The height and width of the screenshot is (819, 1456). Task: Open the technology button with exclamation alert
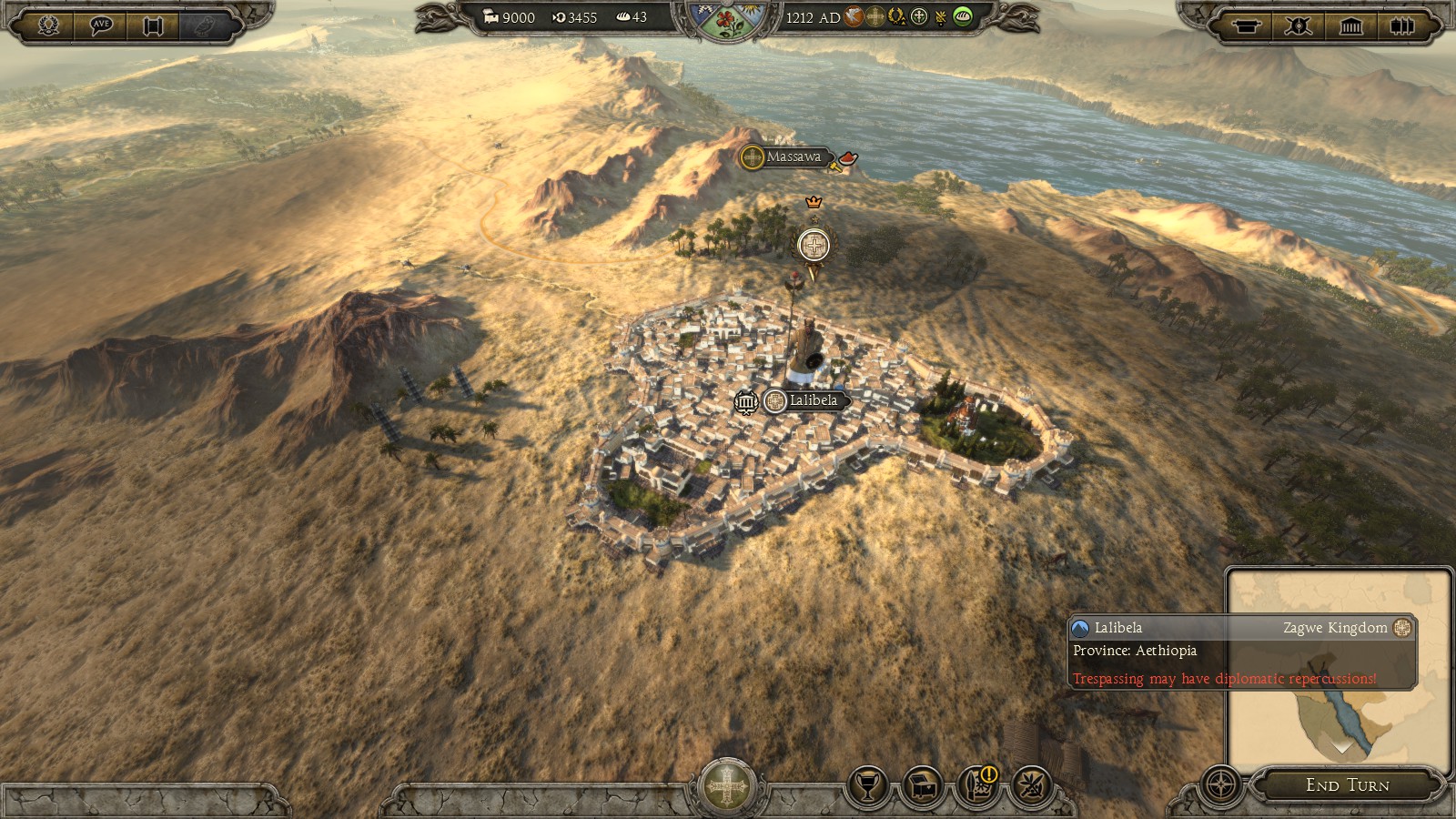pos(978,785)
